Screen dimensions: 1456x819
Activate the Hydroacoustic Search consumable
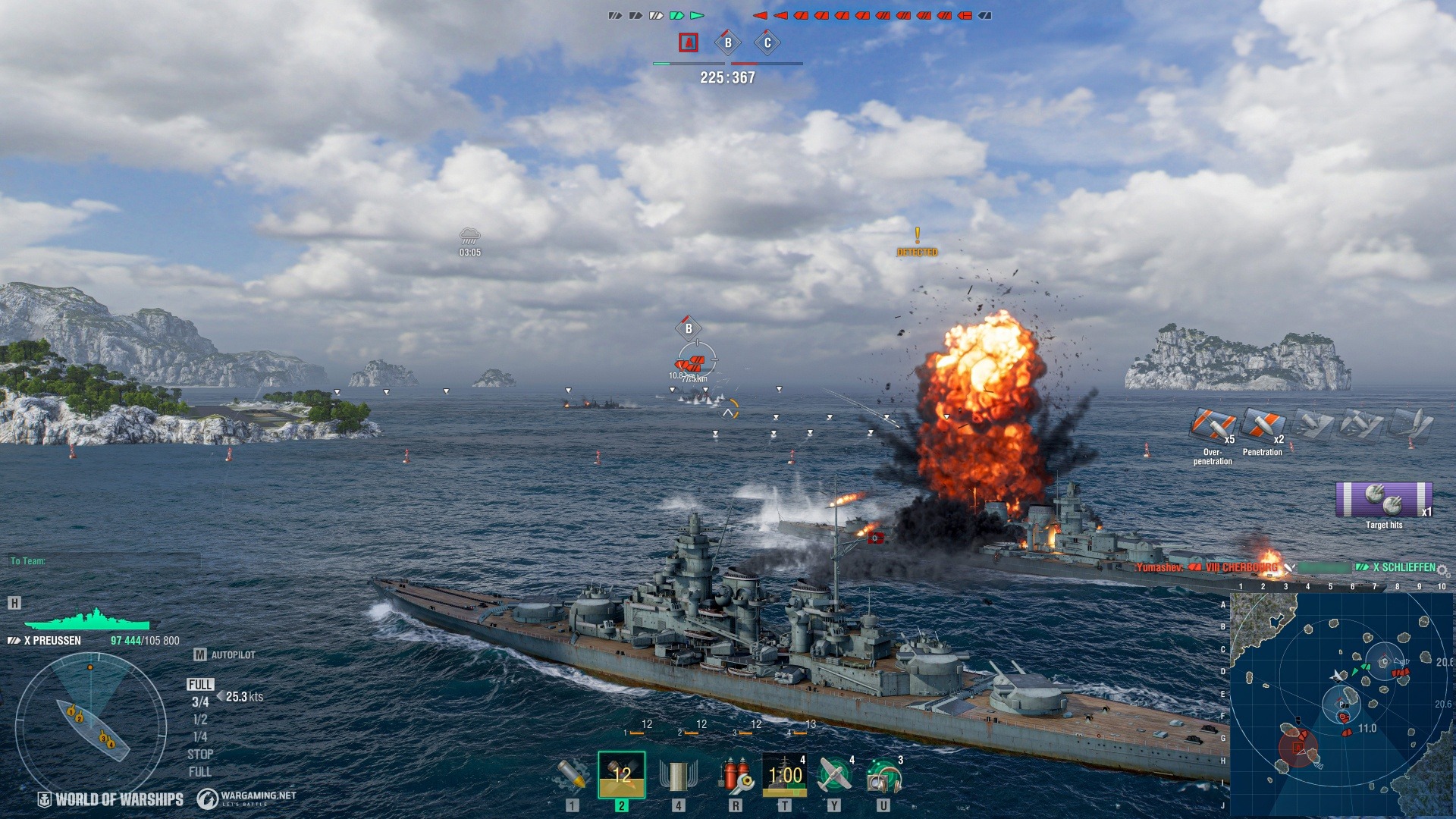883,775
